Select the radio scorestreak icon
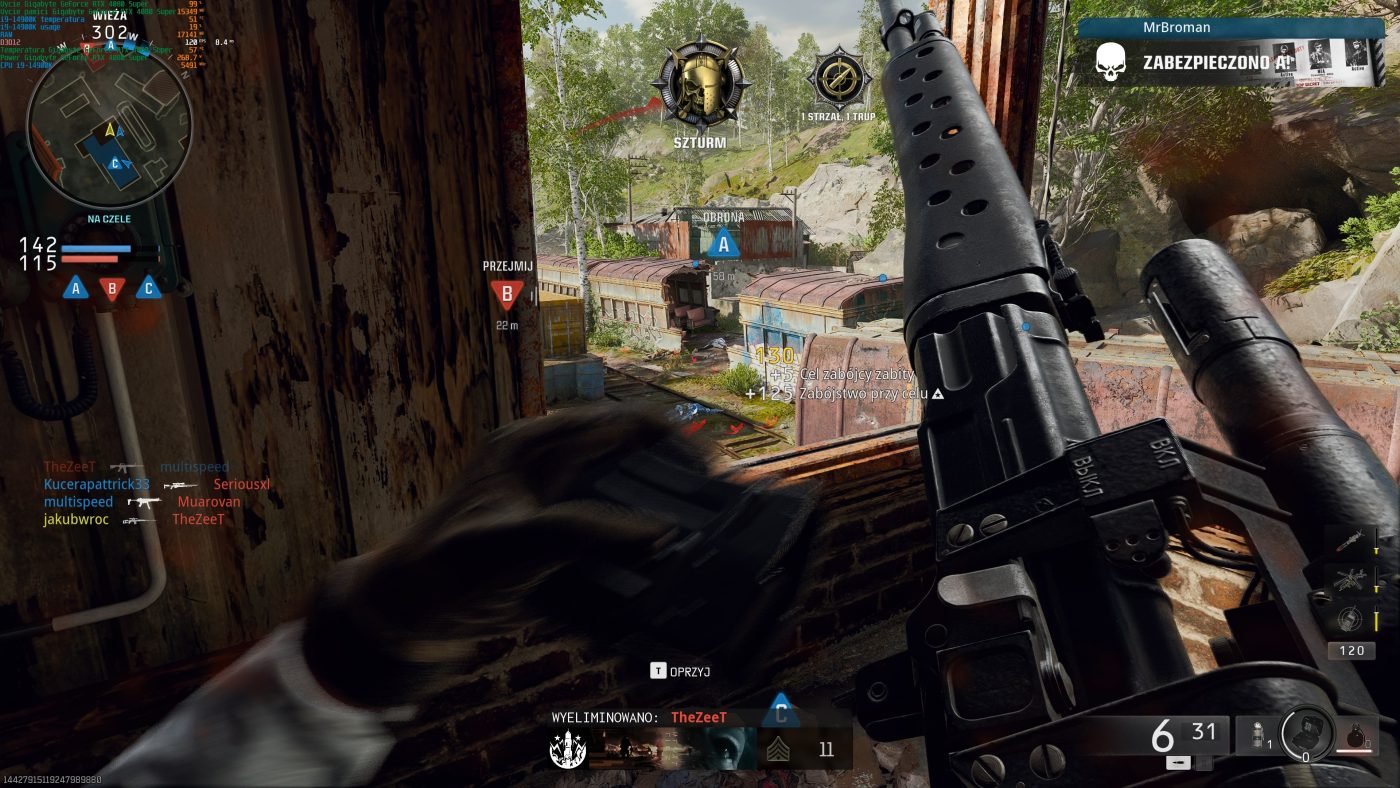The height and width of the screenshot is (788, 1400). pyautogui.click(x=1351, y=617)
